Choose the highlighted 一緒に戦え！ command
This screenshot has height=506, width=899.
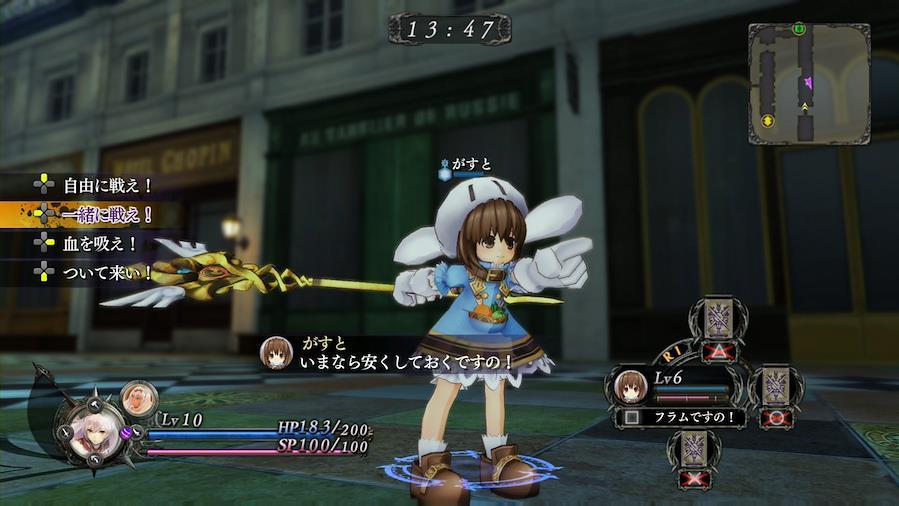click(107, 214)
